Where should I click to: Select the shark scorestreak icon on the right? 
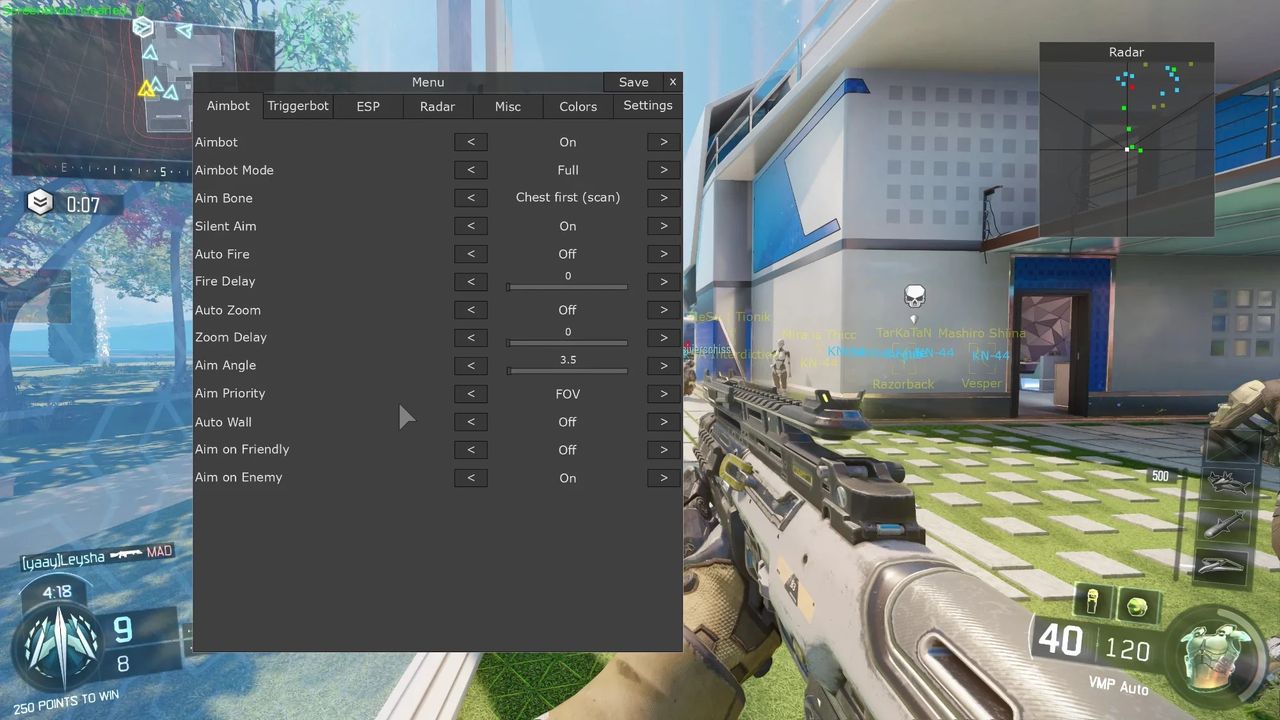click(1228, 482)
